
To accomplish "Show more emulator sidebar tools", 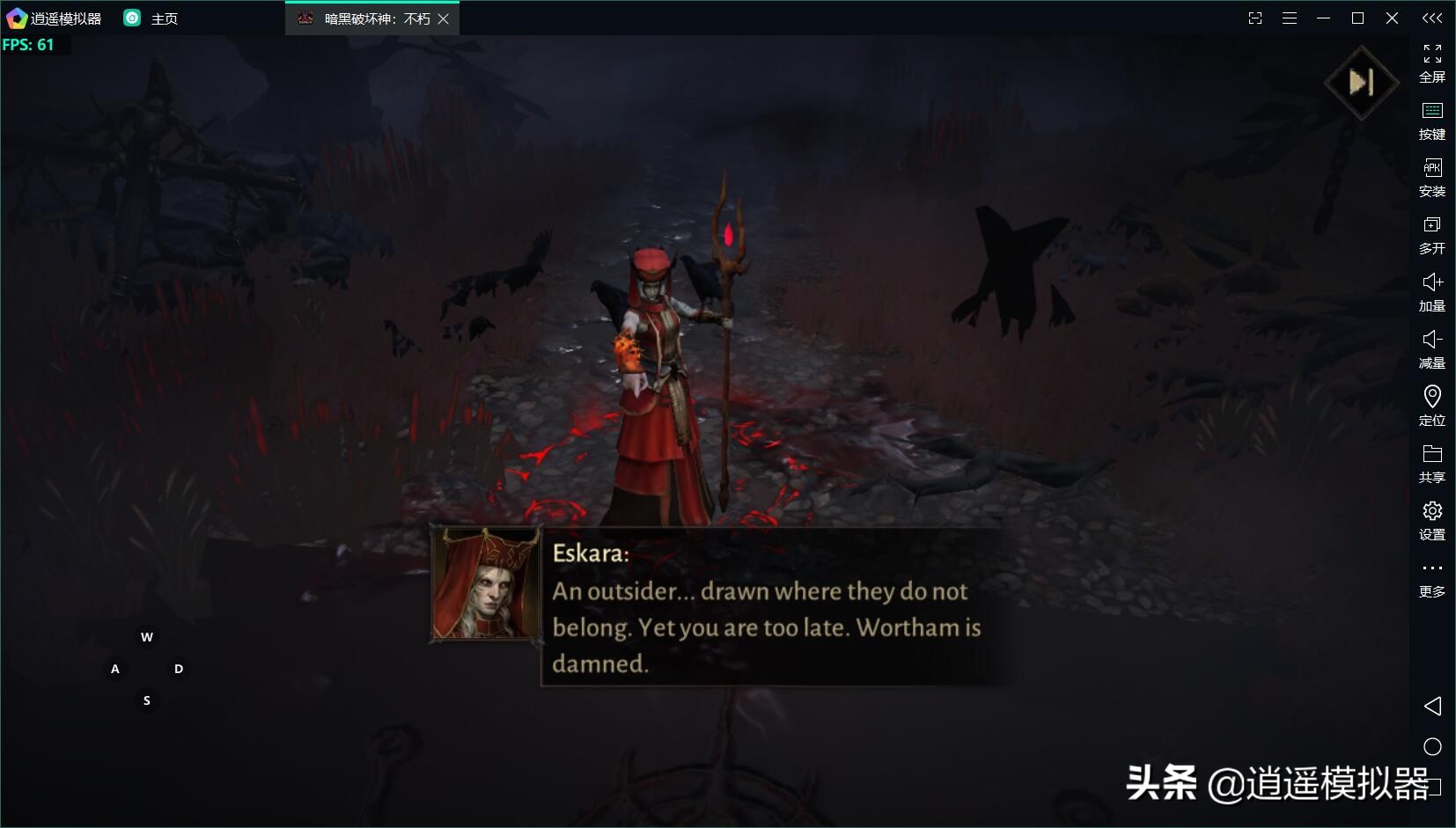I will pos(1432,577).
